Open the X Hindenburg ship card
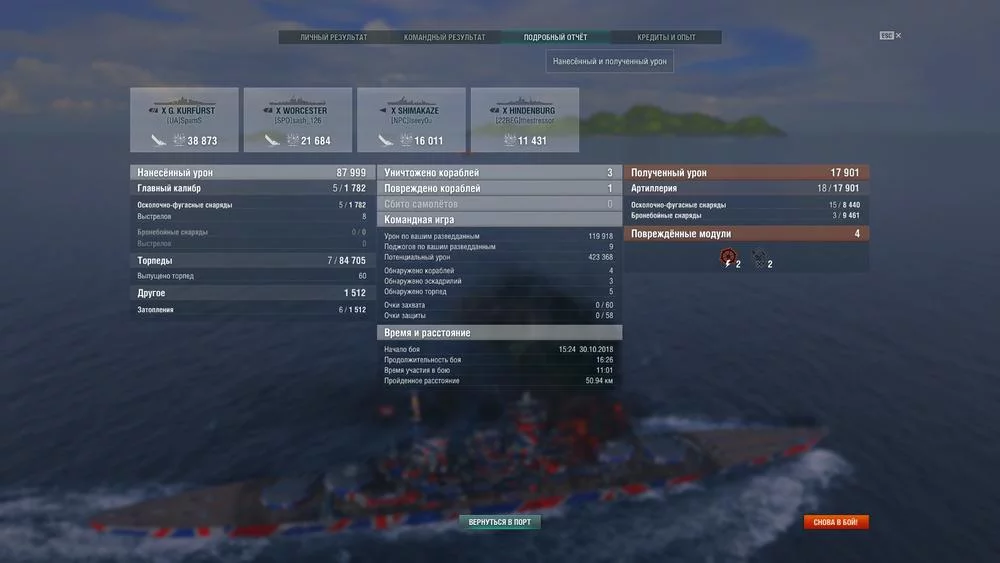Viewport: 1000px width, 563px height. click(x=525, y=120)
